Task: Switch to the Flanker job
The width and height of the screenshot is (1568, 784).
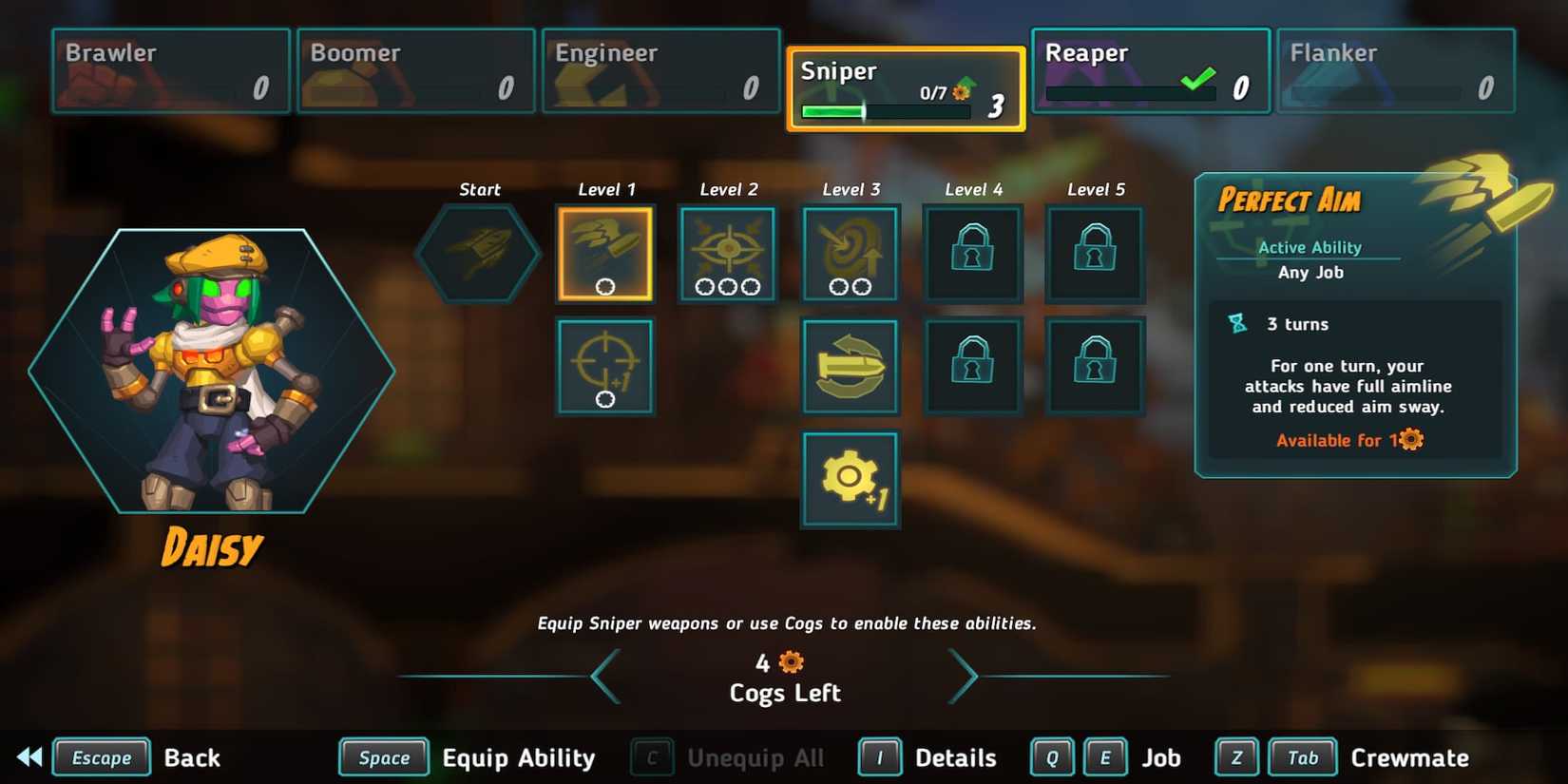Action: (1395, 69)
